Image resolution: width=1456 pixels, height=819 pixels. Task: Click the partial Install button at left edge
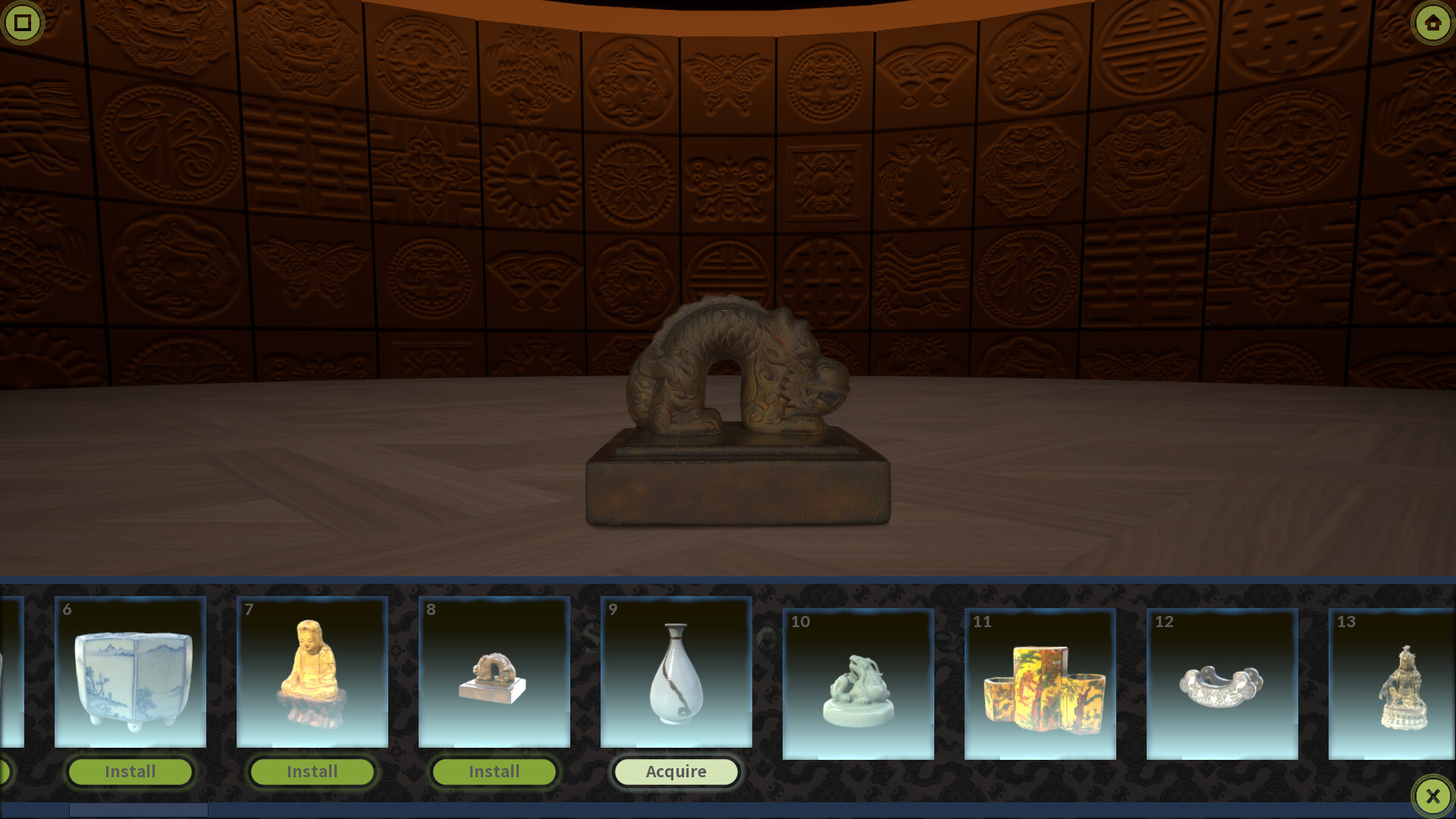click(6, 771)
